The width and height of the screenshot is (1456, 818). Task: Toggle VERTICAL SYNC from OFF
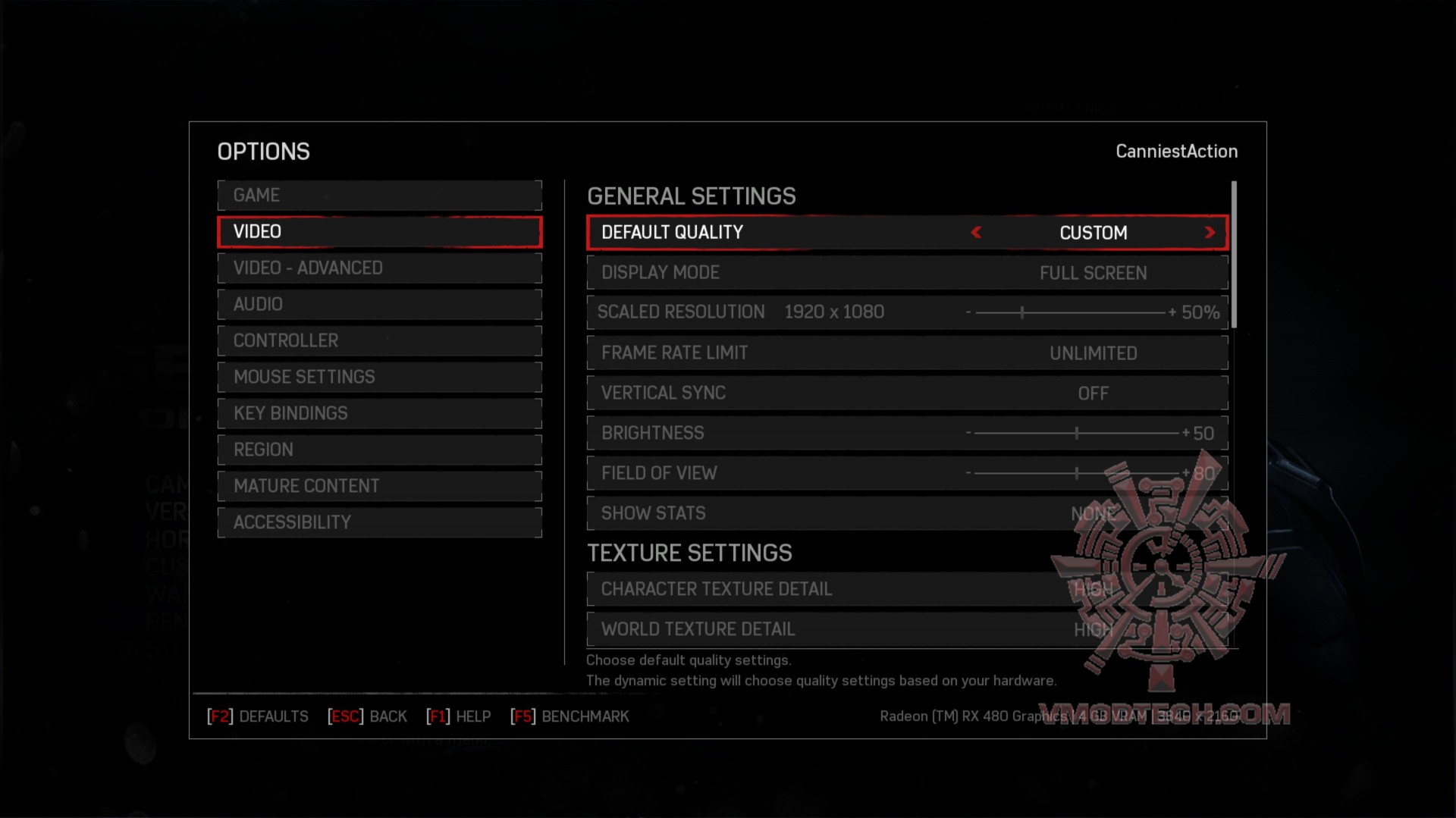[907, 393]
